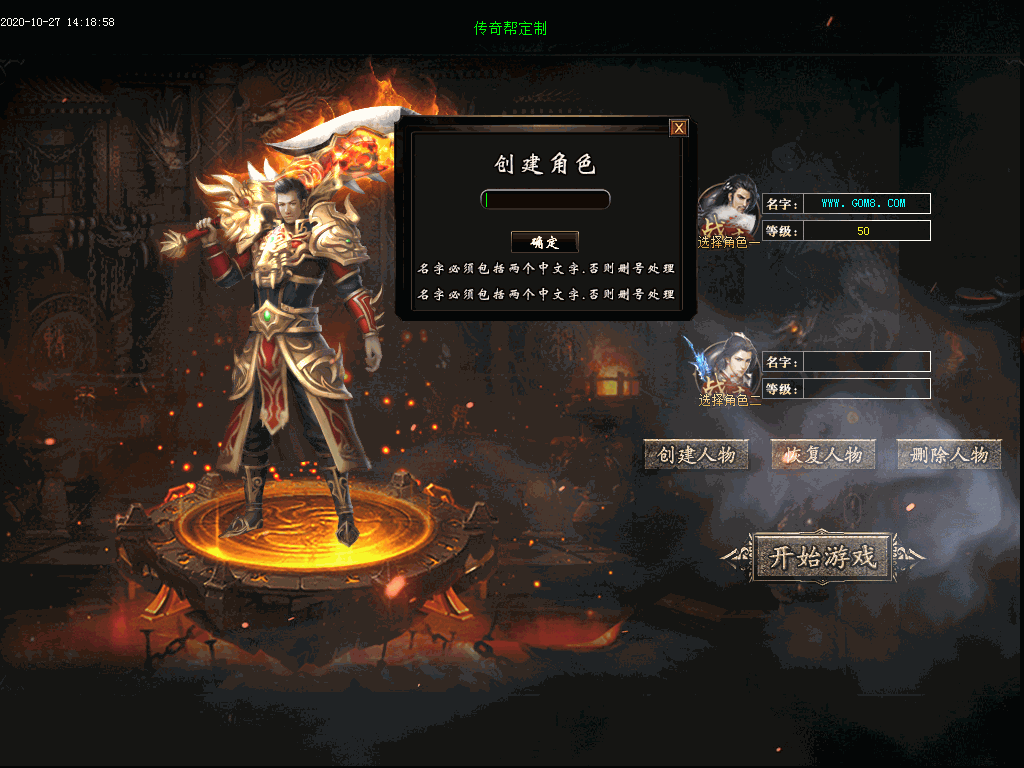Start the game with 开始游戏
Image resolution: width=1024 pixels, height=768 pixels.
[822, 557]
